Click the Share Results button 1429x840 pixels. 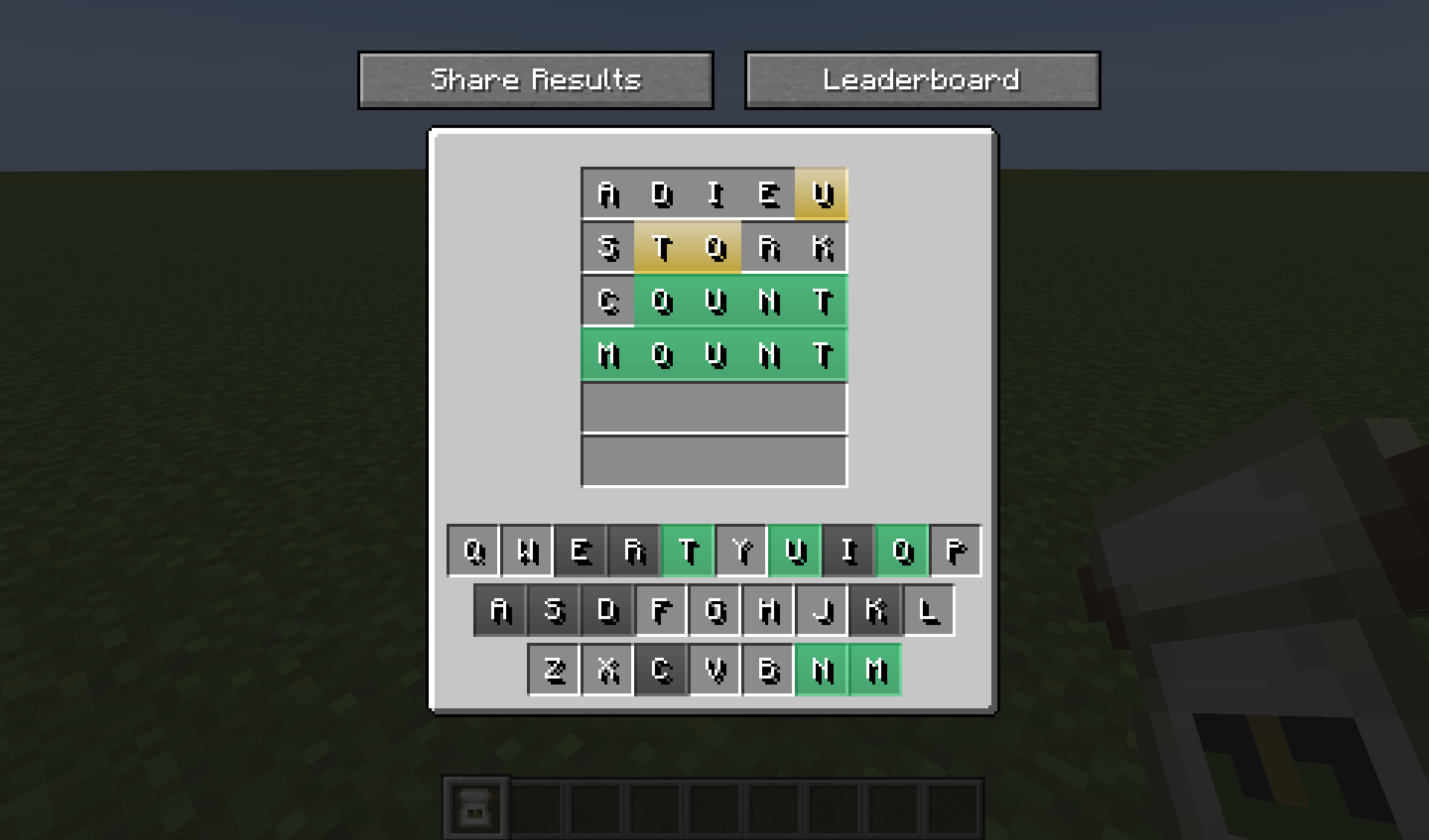535,80
